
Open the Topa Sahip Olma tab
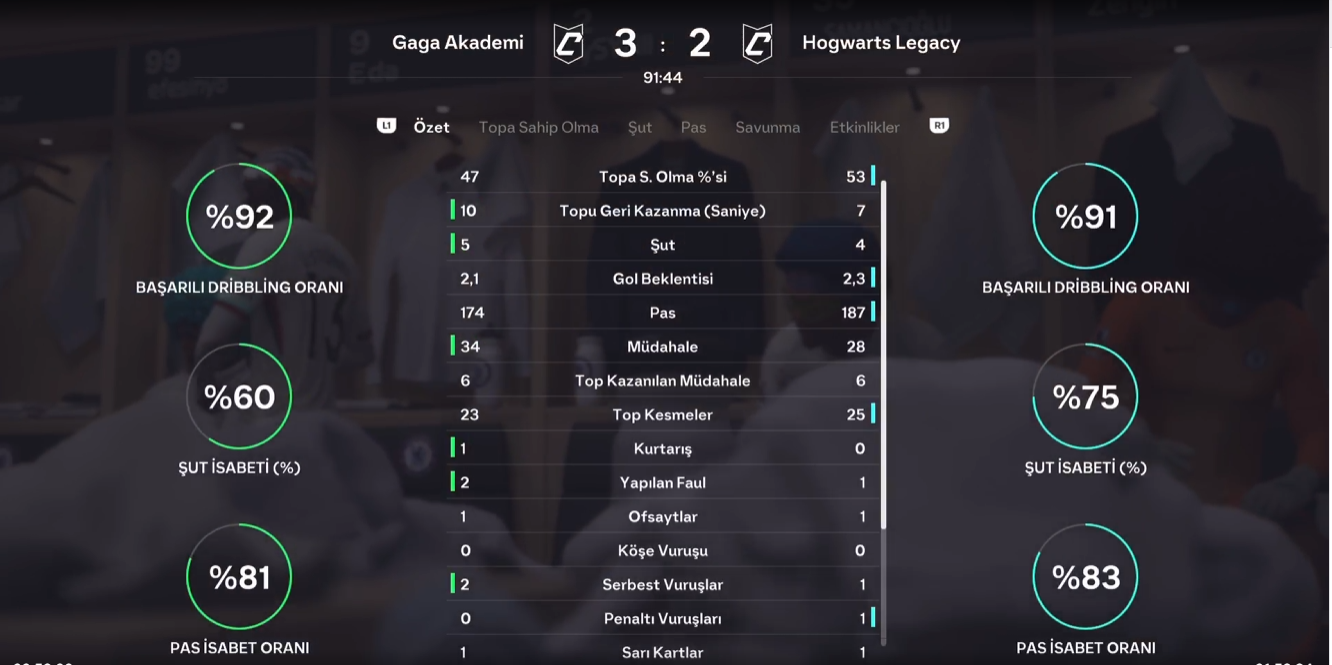[538, 127]
